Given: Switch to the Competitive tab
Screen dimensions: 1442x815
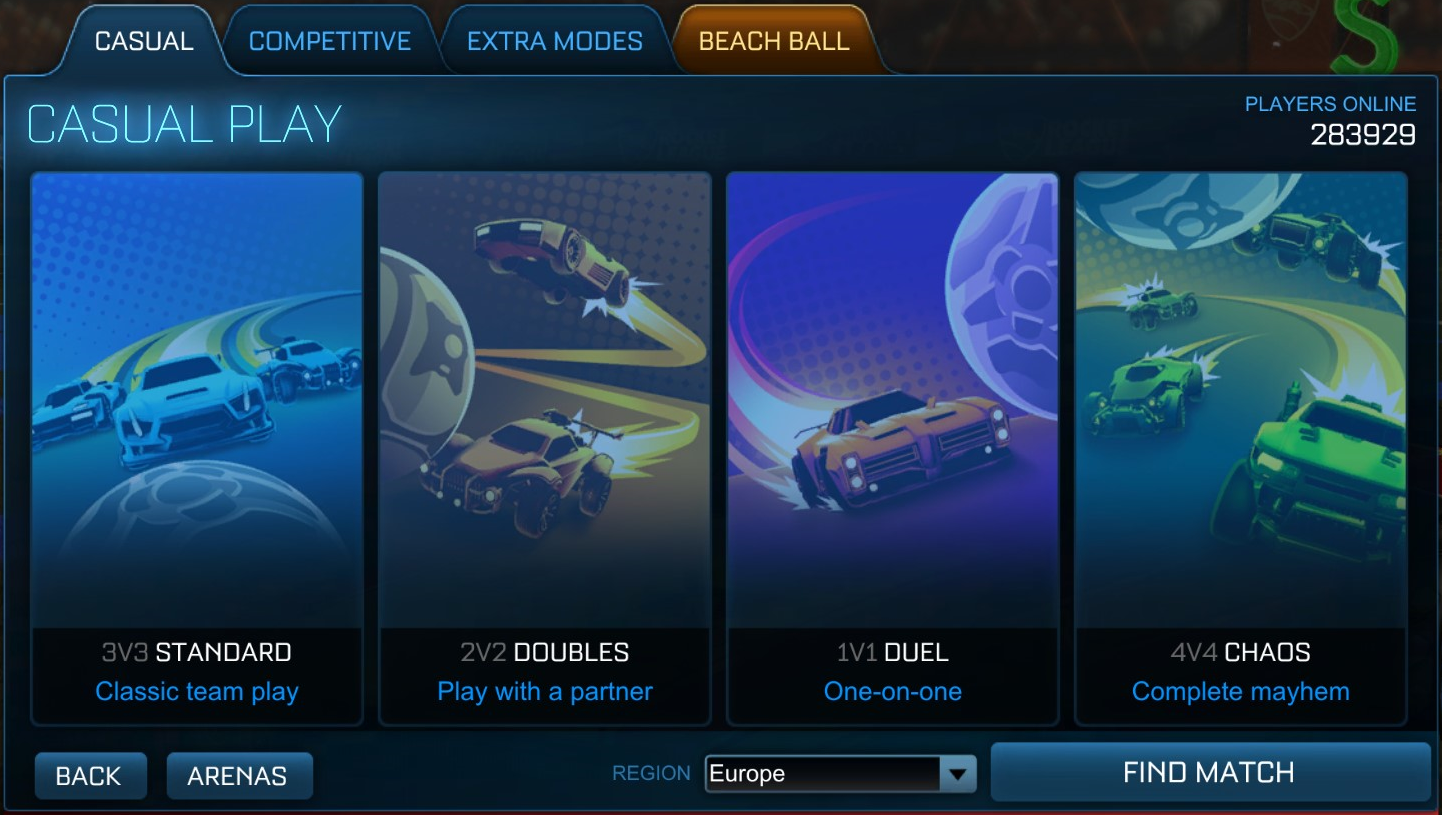Looking at the screenshot, I should click(330, 40).
